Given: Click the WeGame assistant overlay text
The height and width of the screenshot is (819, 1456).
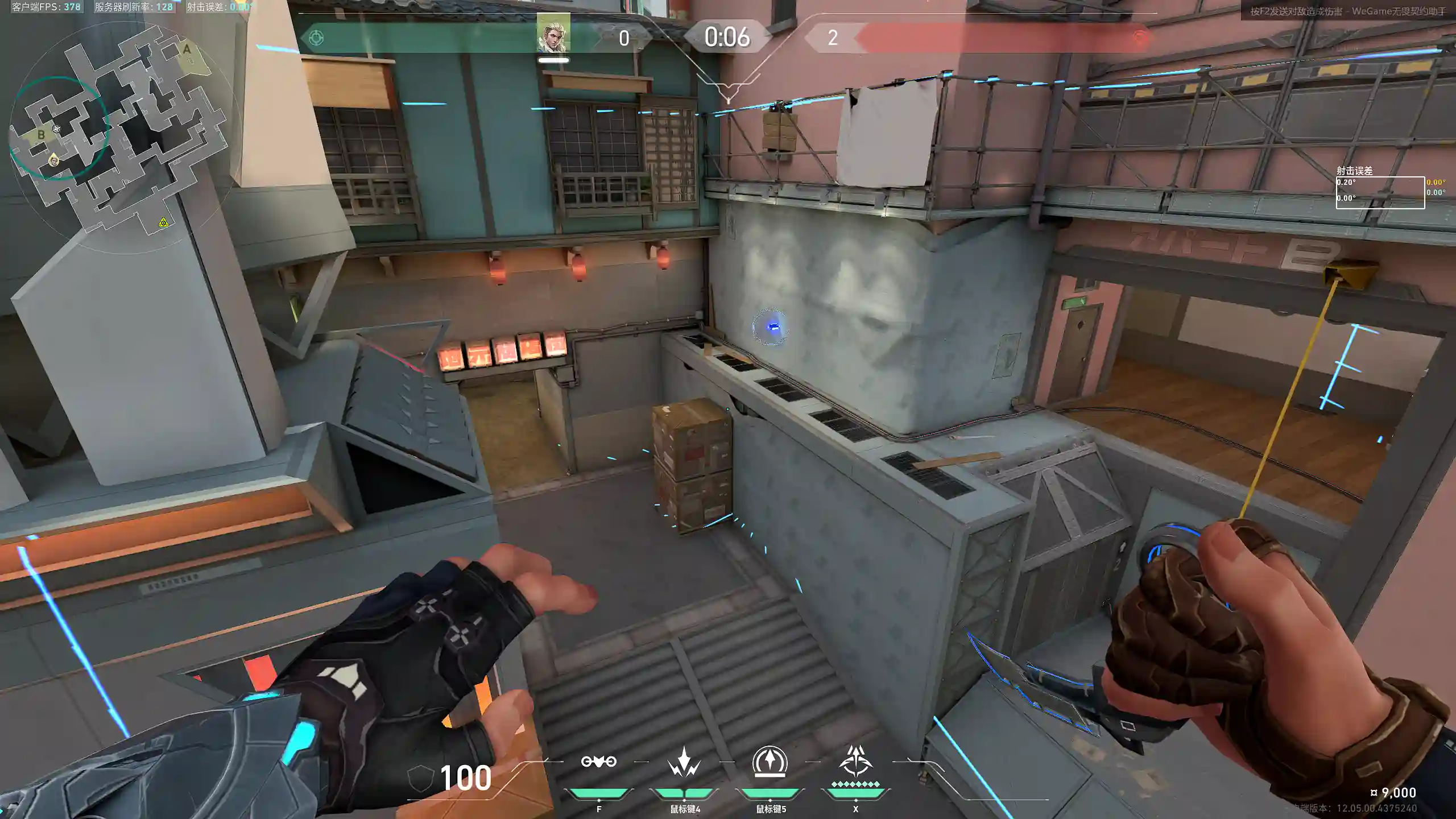Looking at the screenshot, I should [1346, 11].
